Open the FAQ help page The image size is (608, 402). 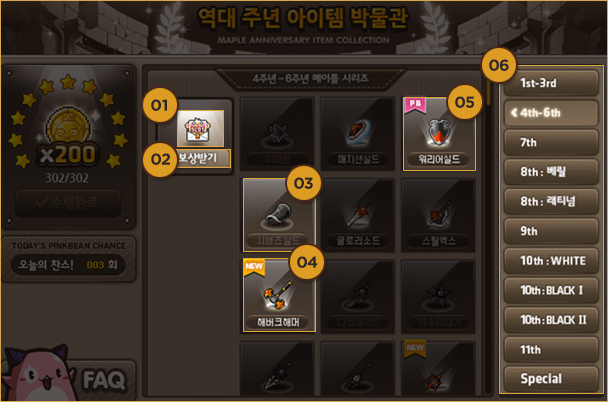(x=103, y=379)
